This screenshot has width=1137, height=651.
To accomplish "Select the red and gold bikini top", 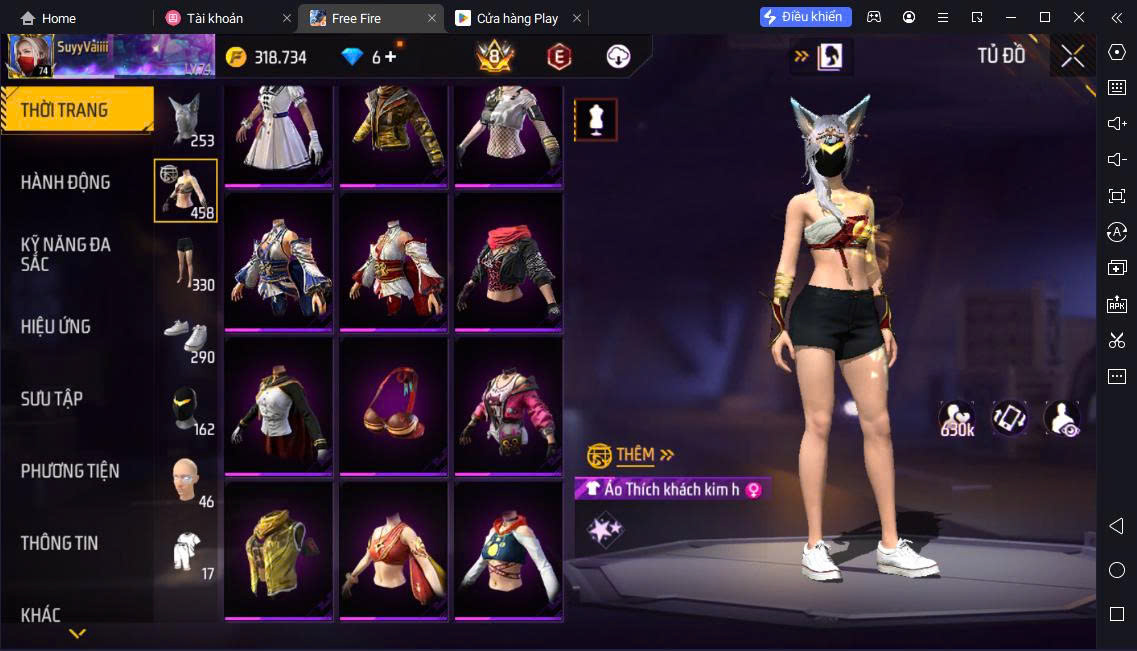I will point(393,404).
